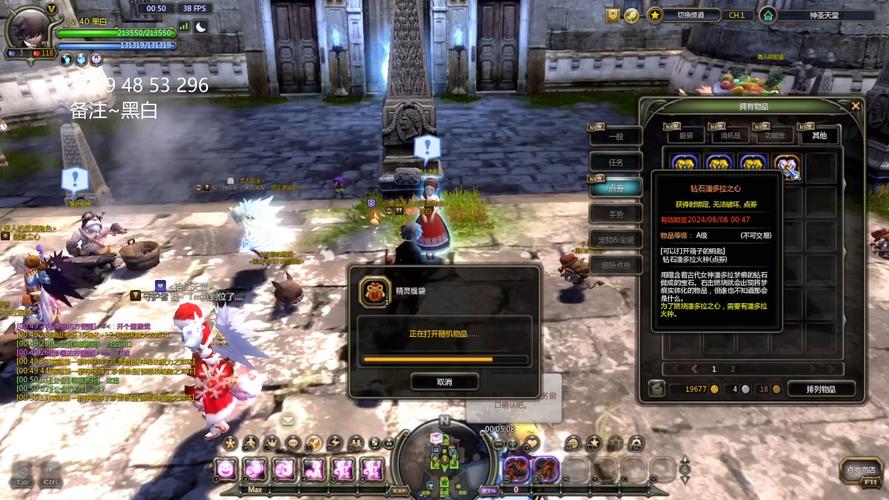
Task: Click the character portrait in the corner
Action: tap(28, 25)
